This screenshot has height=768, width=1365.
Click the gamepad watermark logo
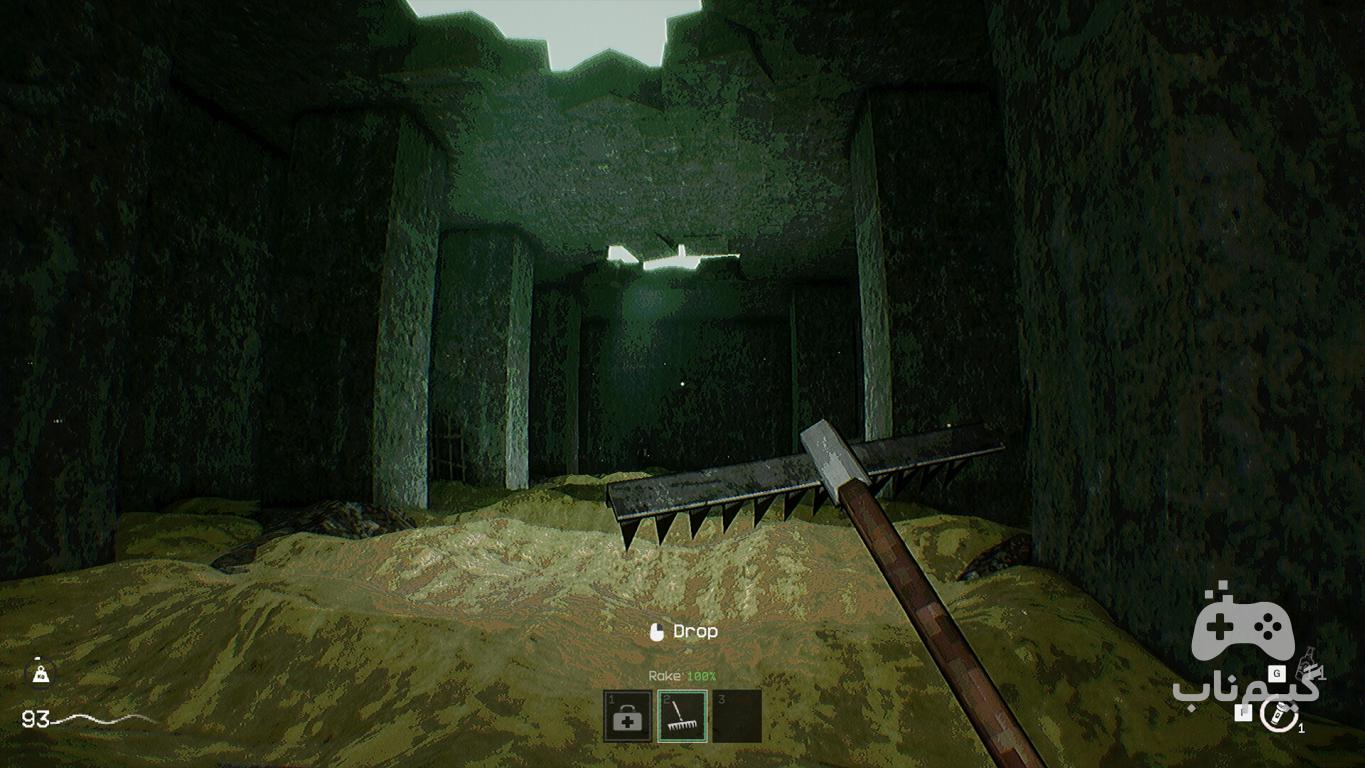[1244, 629]
